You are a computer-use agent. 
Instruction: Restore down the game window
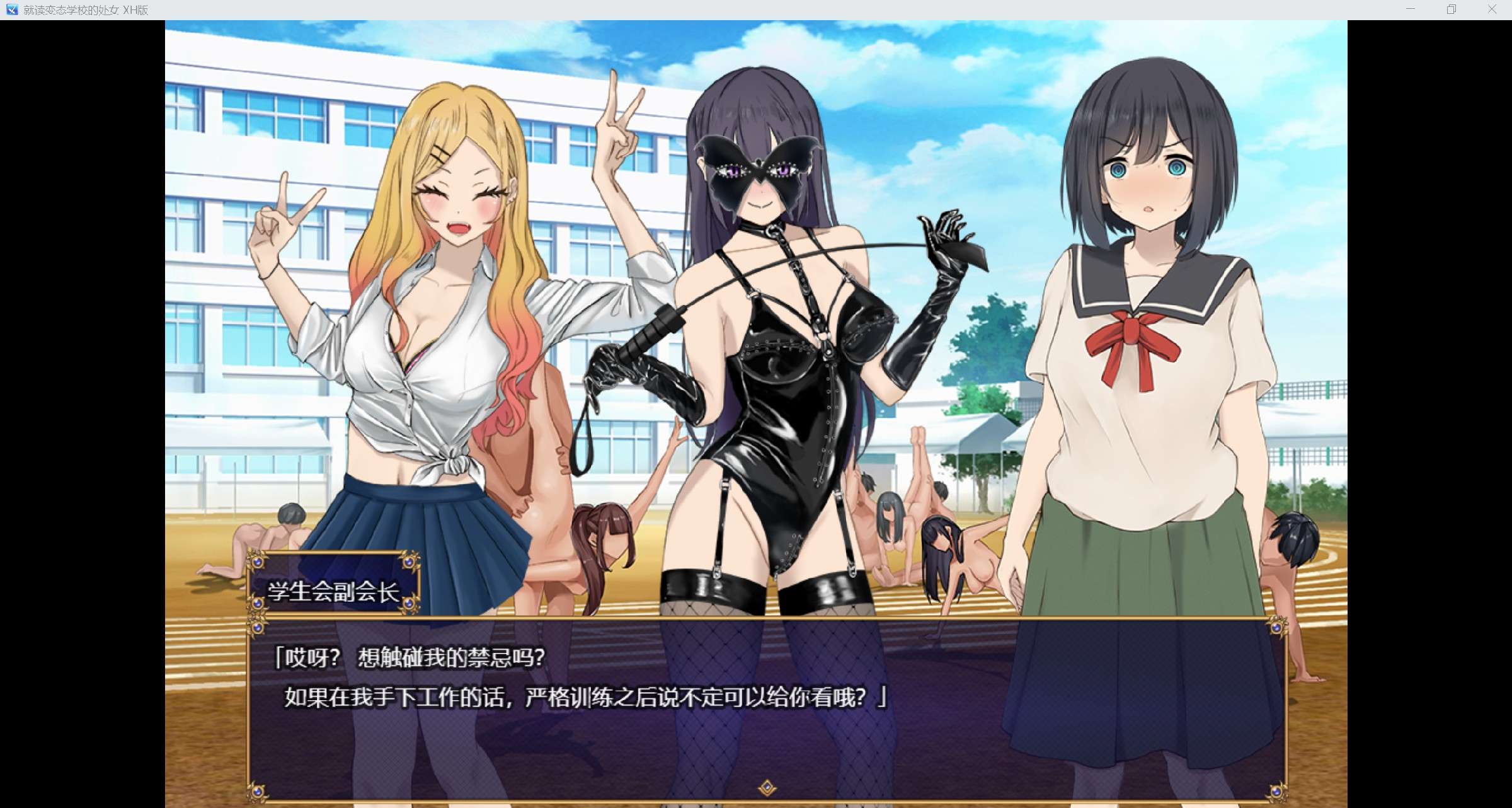(1451, 9)
